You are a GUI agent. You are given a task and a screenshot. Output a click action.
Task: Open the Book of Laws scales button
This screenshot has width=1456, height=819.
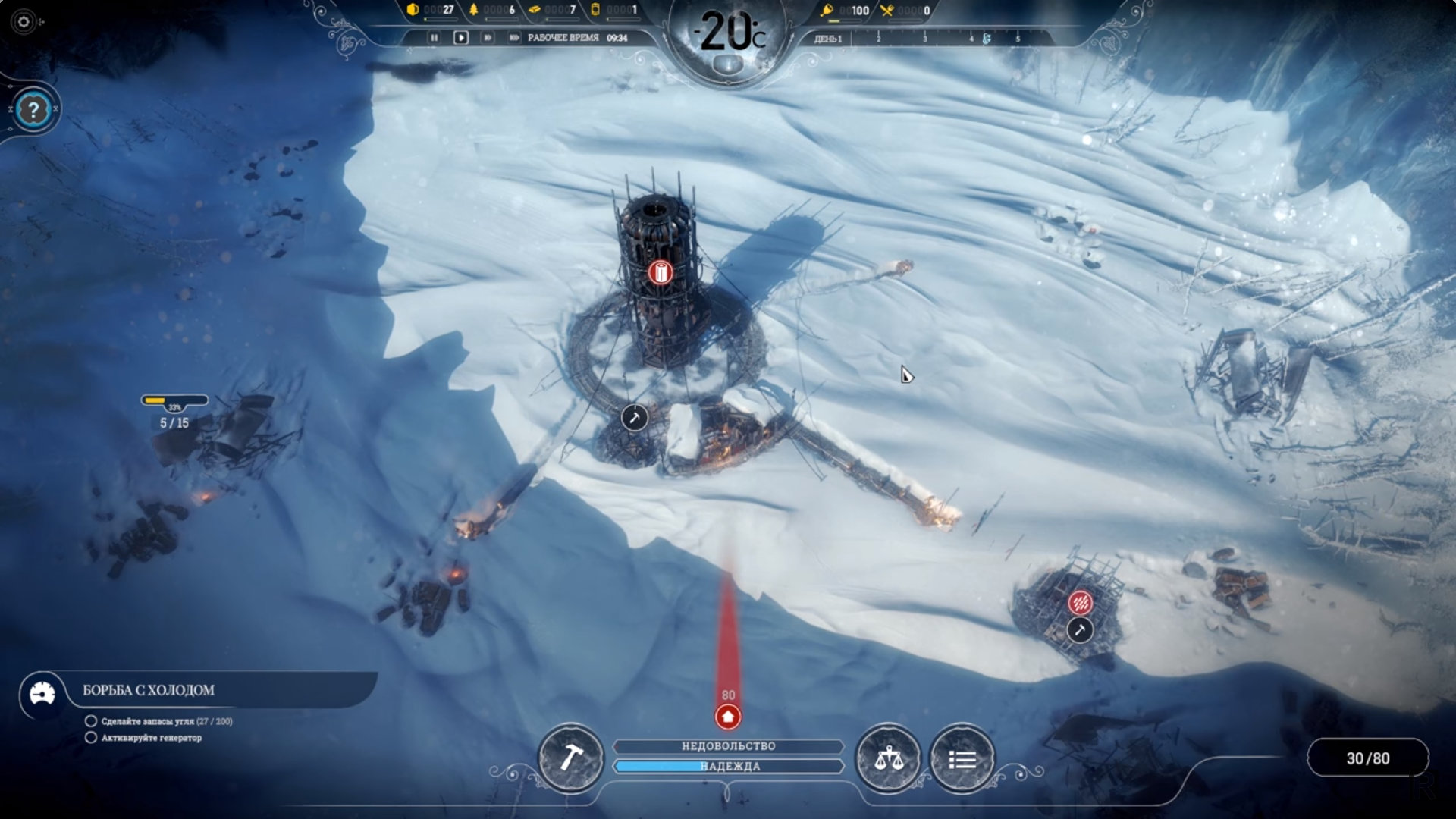[887, 758]
